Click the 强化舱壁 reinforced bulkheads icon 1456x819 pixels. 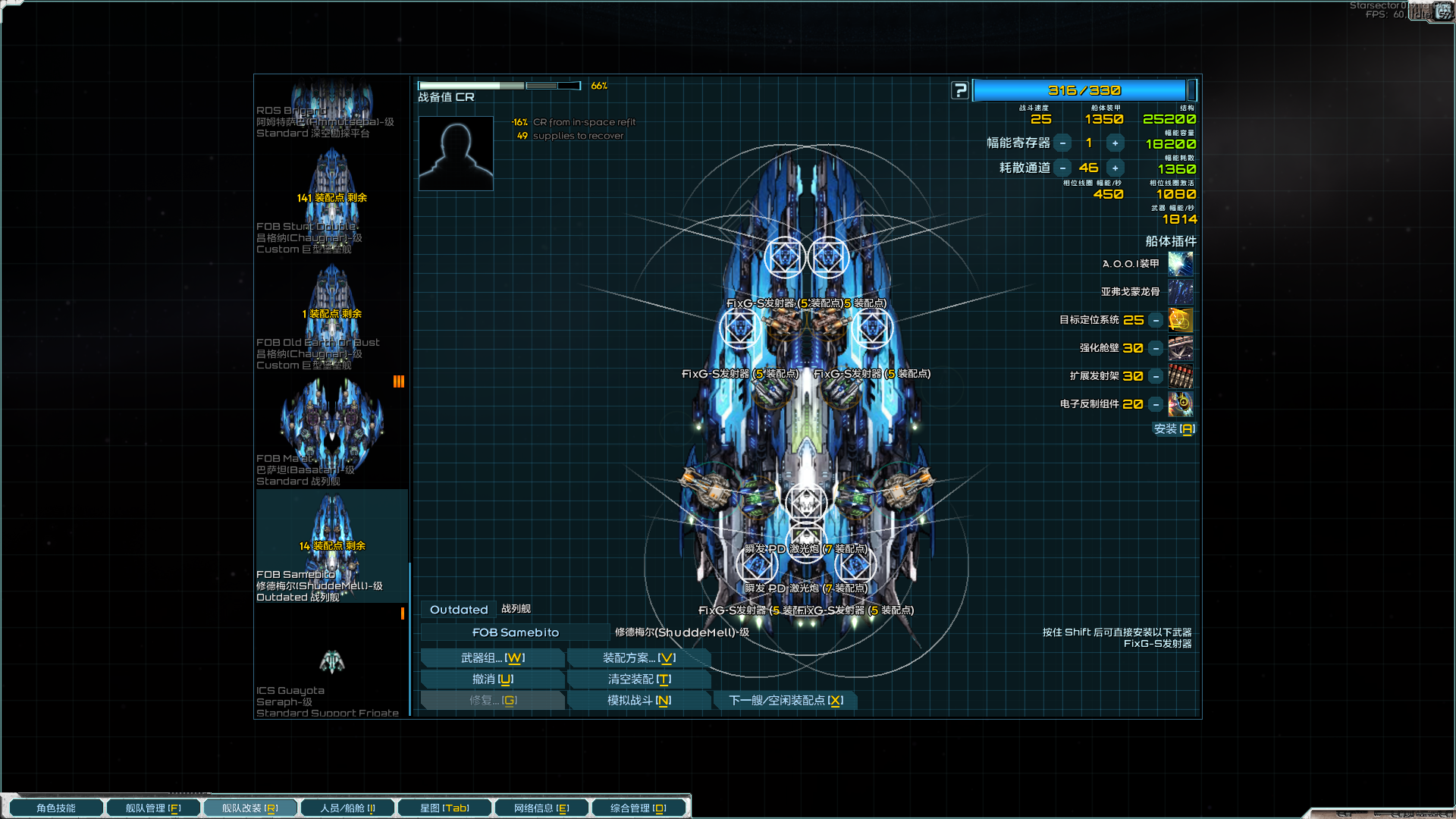[x=1180, y=348]
